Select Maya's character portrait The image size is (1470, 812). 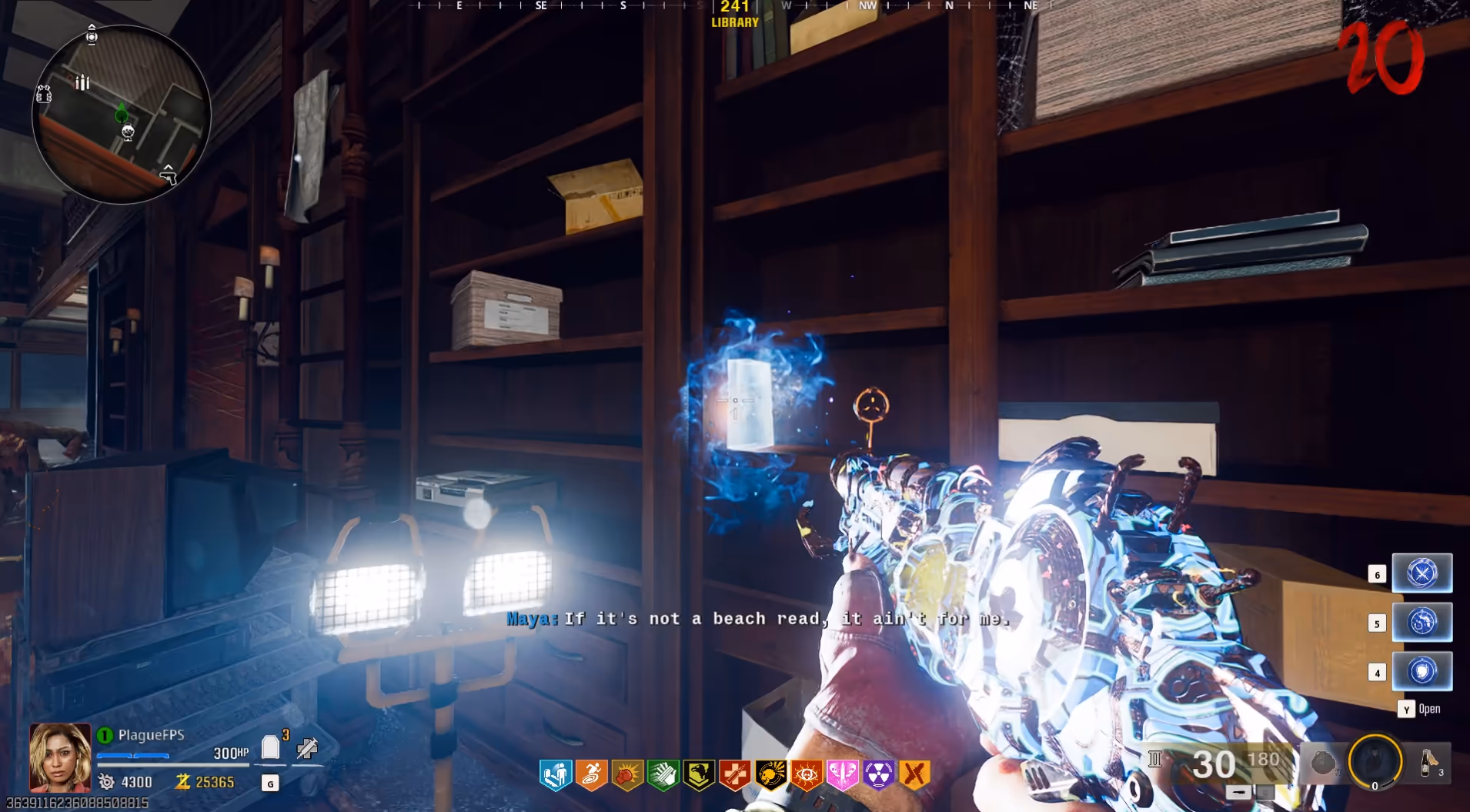point(60,757)
